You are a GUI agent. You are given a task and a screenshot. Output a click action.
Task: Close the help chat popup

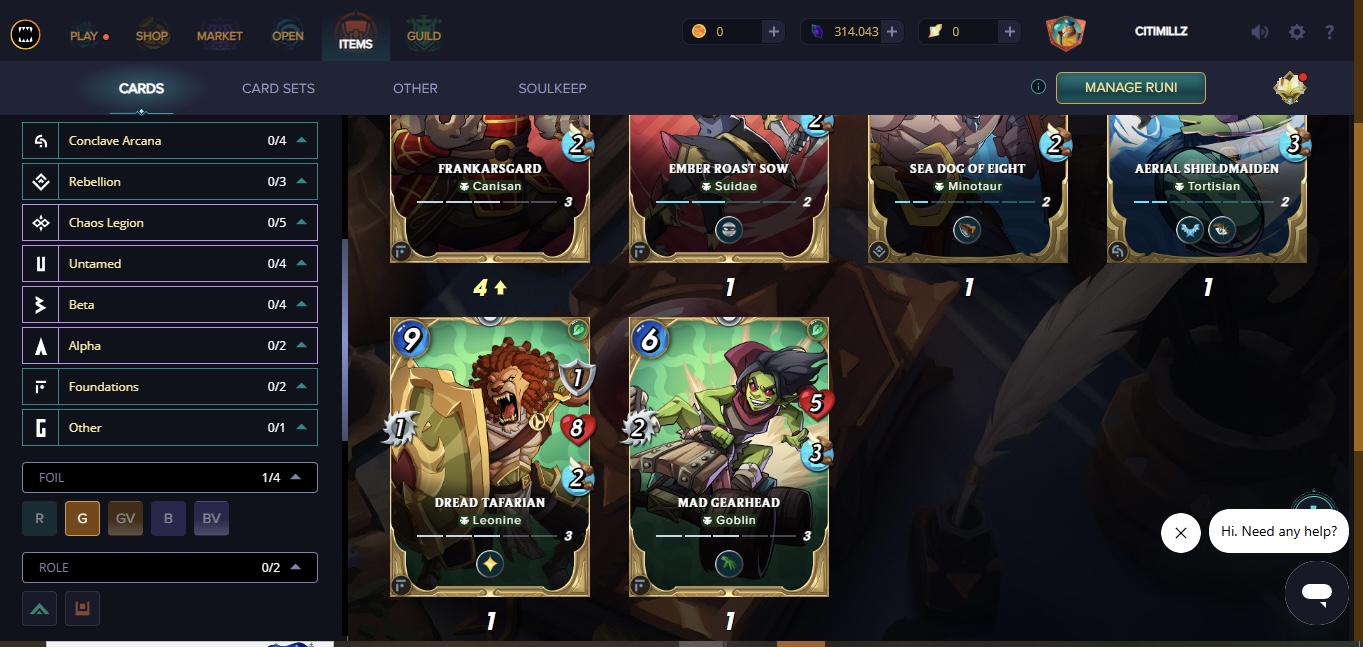point(1180,533)
